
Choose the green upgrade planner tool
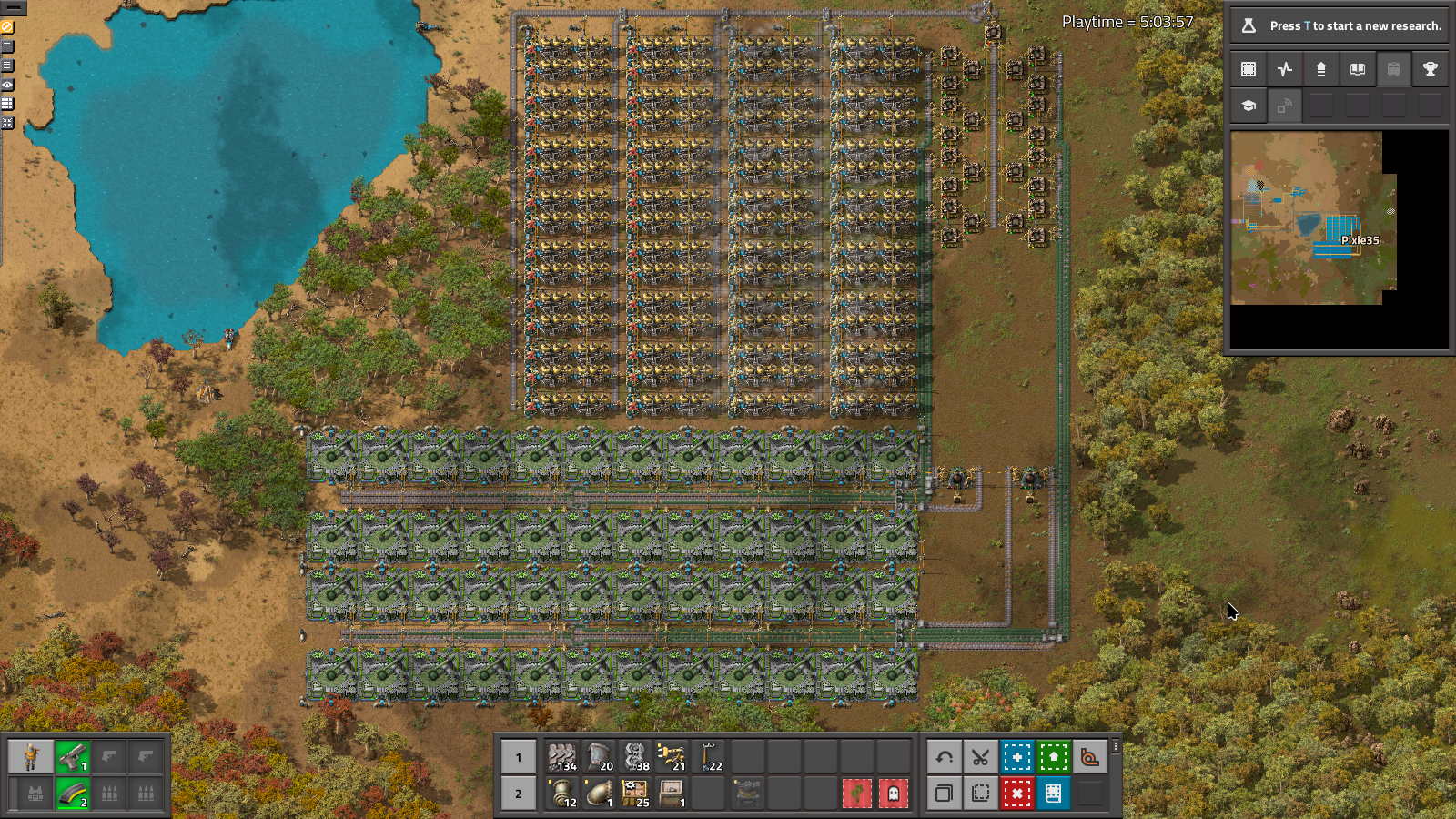(1054, 757)
